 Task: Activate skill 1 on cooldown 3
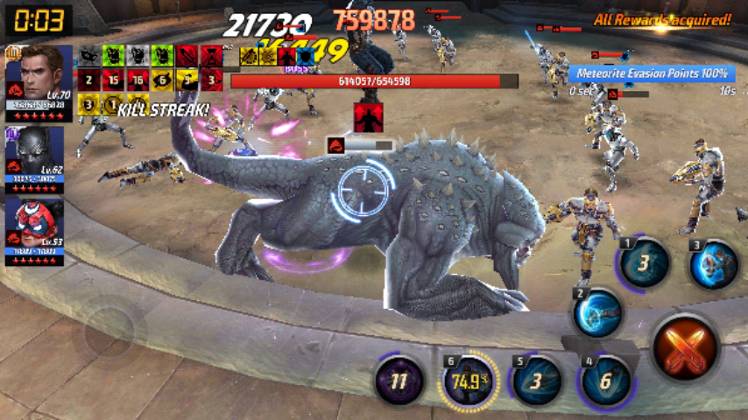click(645, 263)
